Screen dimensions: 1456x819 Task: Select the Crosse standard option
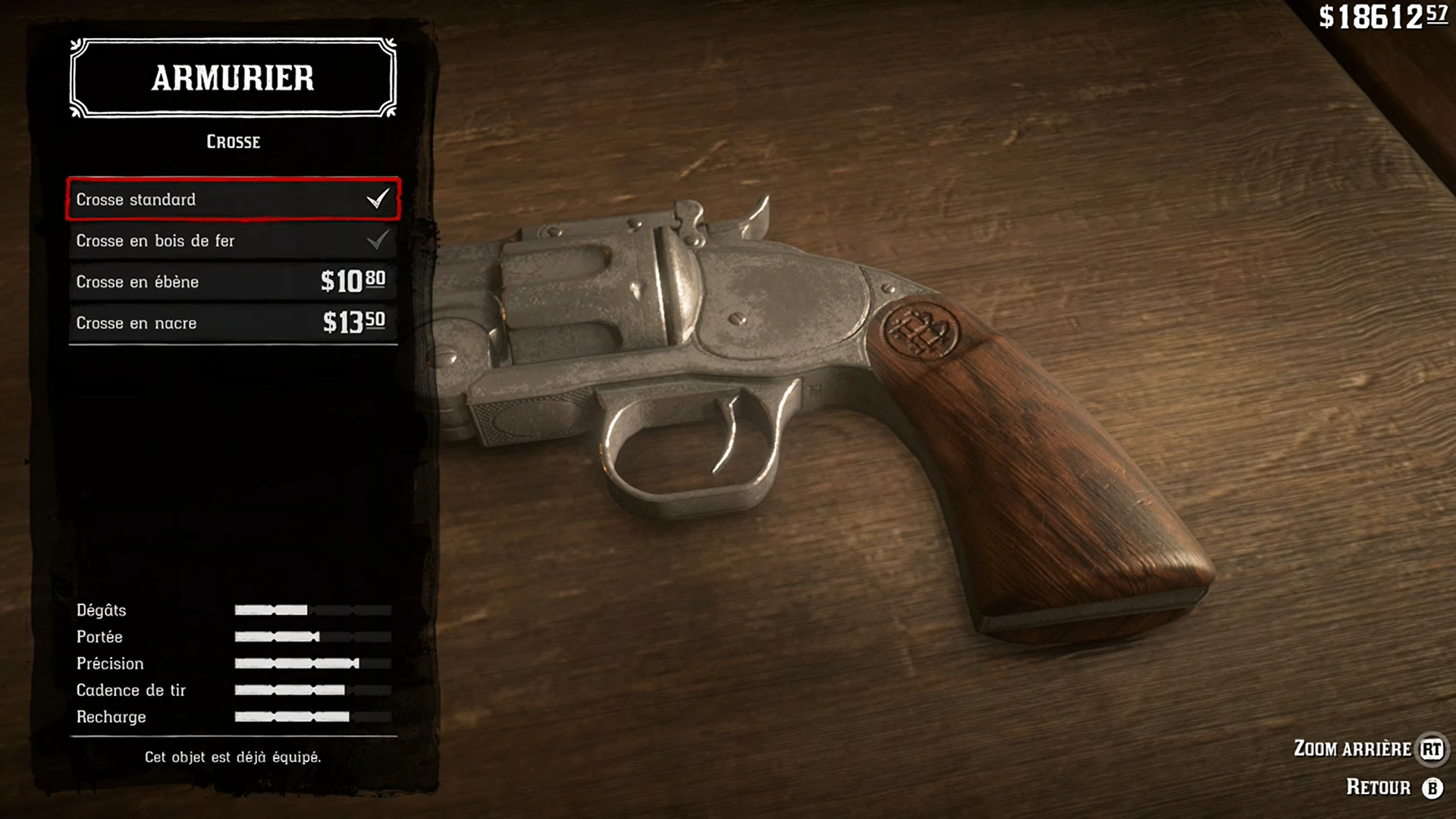point(232,199)
